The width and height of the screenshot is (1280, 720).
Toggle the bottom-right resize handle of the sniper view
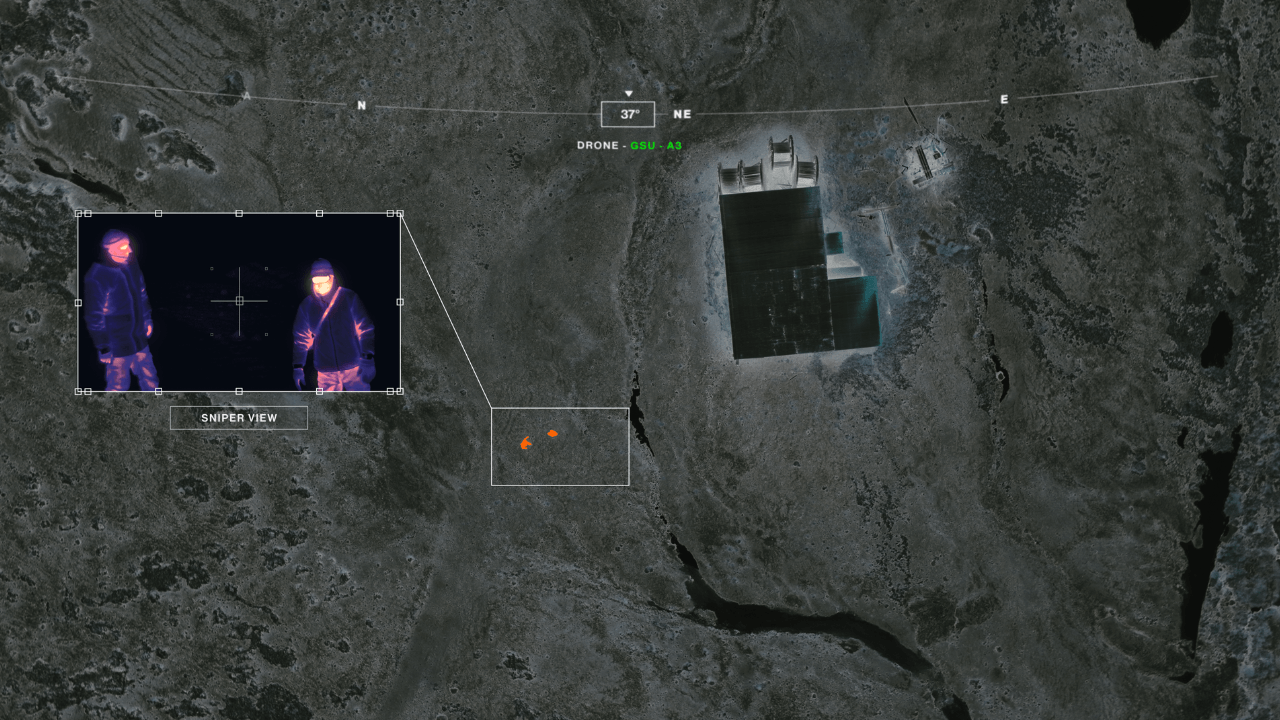pyautogui.click(x=397, y=392)
